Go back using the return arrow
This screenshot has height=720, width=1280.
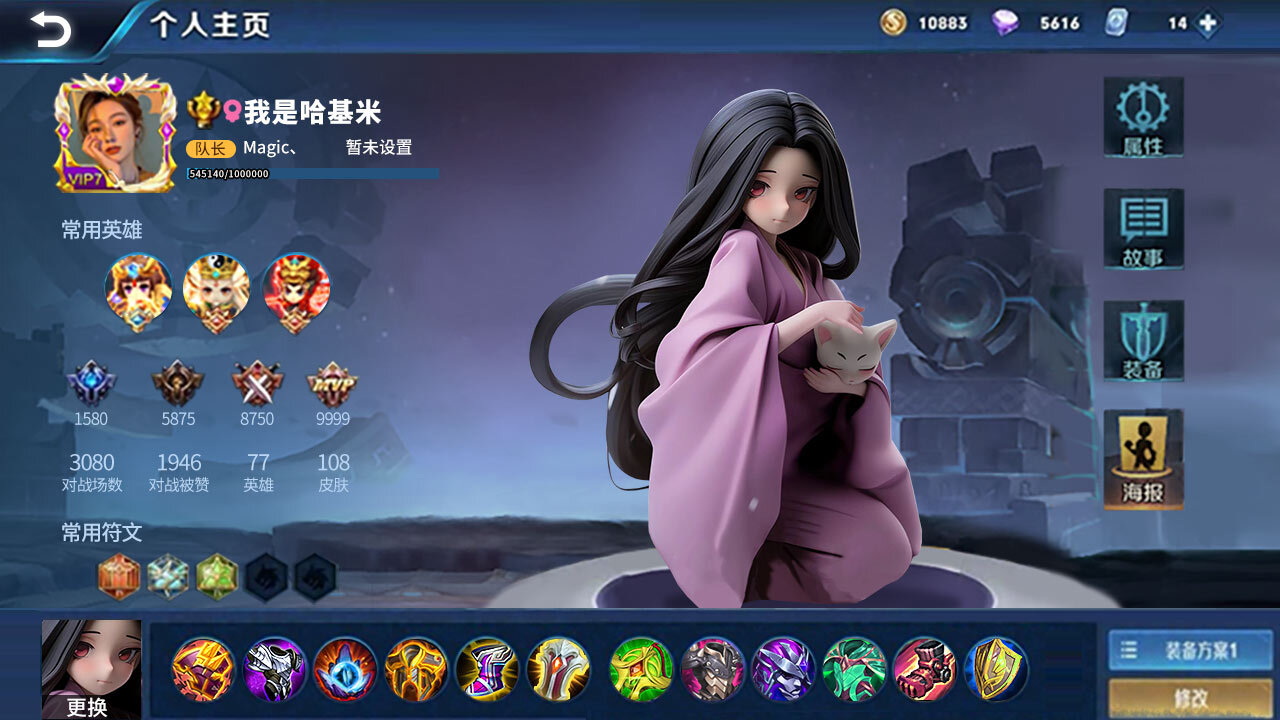pyautogui.click(x=51, y=28)
